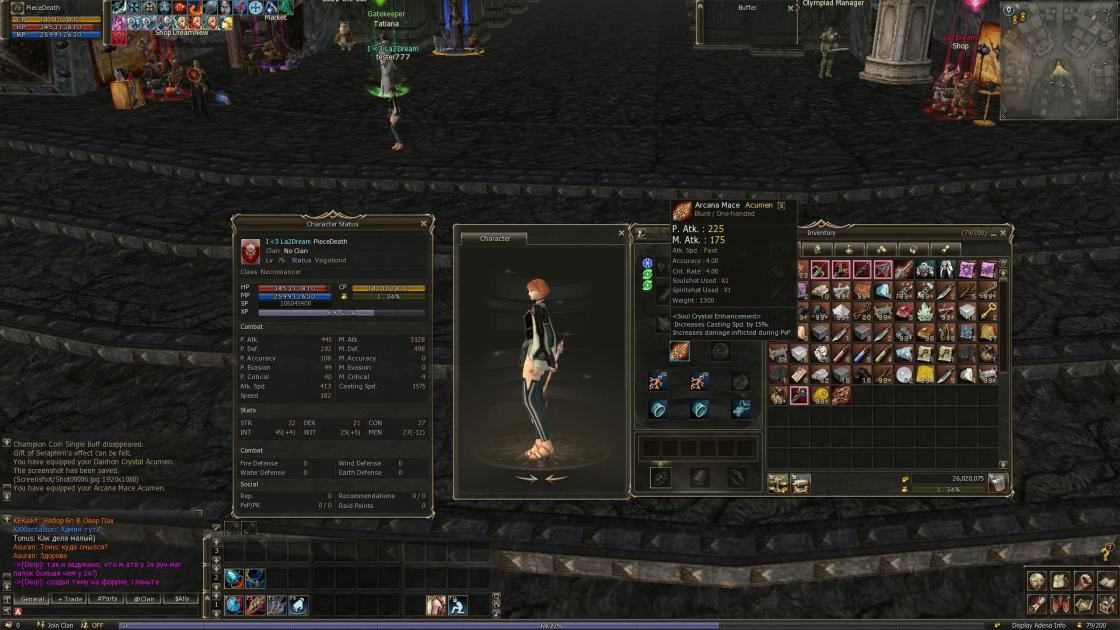1120x630 pixels.
Task: Click the minimap
Action: pyautogui.click(x=1058, y=60)
